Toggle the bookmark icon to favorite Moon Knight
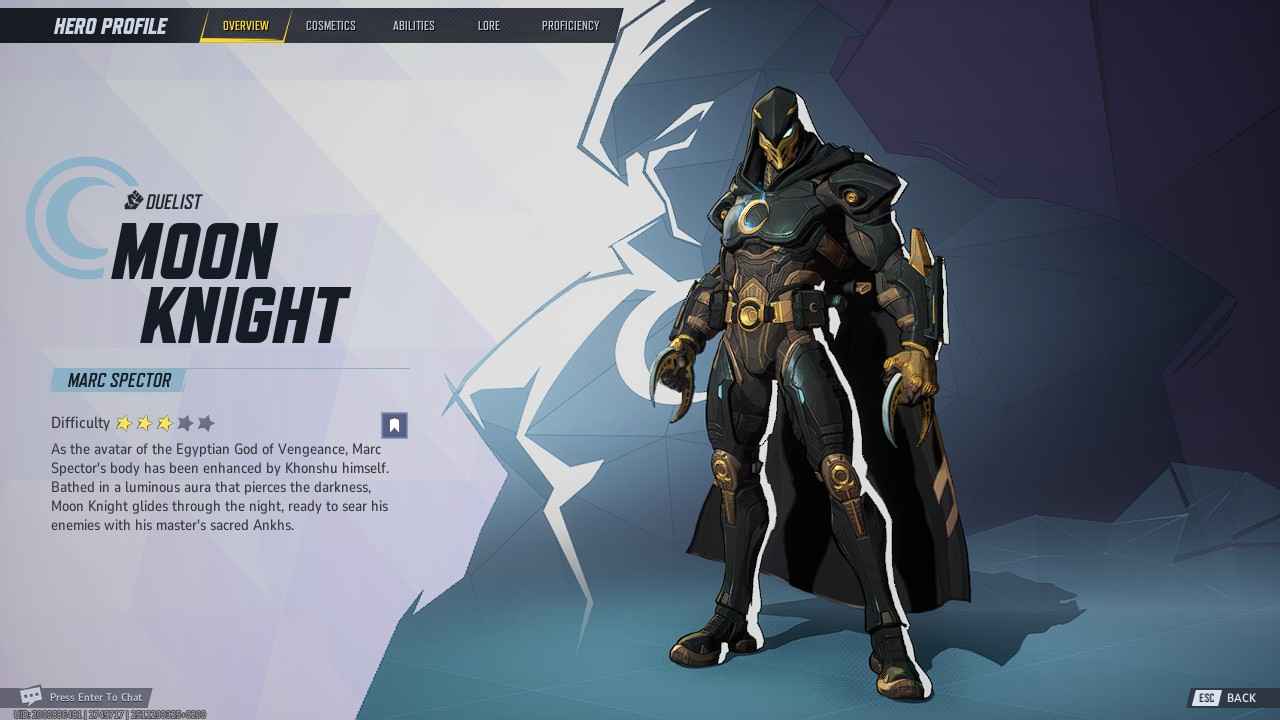Viewport: 1280px width, 720px height. click(394, 424)
